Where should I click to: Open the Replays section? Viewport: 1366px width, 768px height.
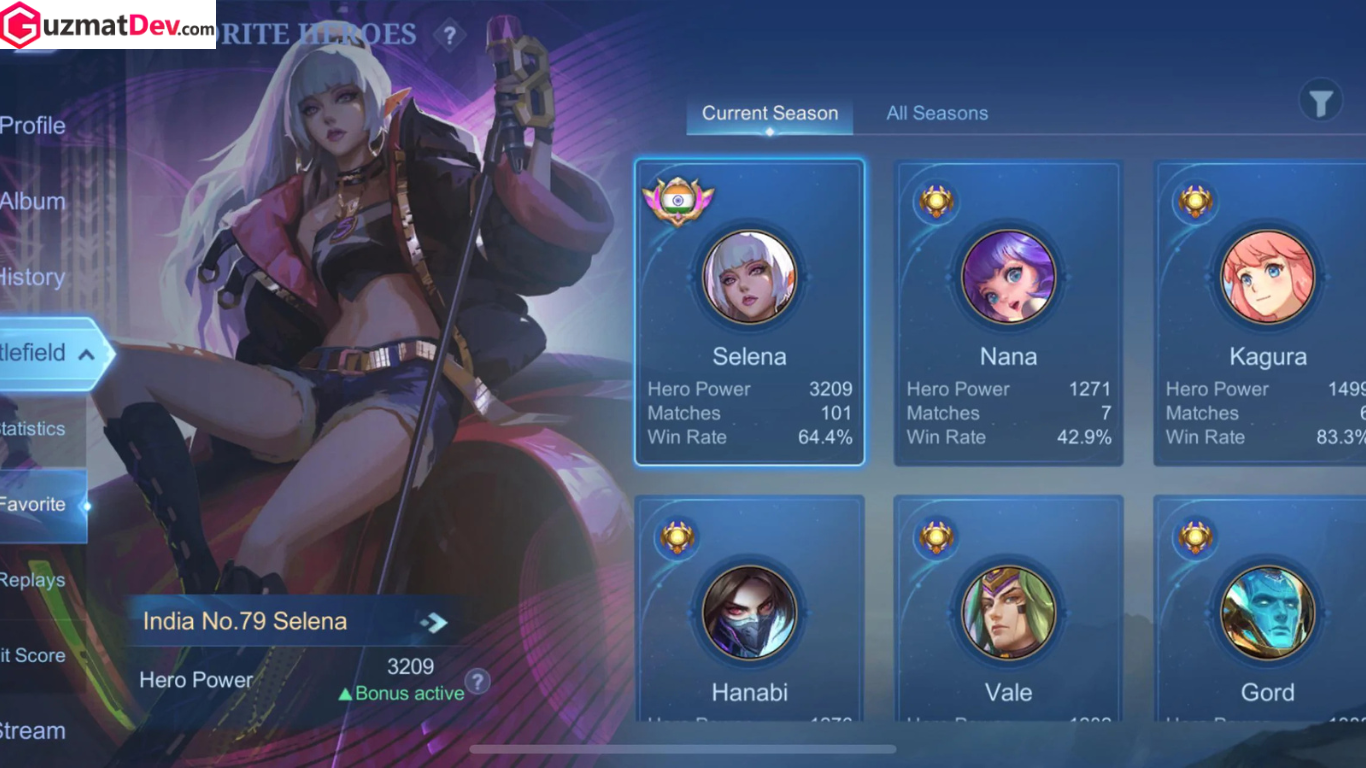33,580
